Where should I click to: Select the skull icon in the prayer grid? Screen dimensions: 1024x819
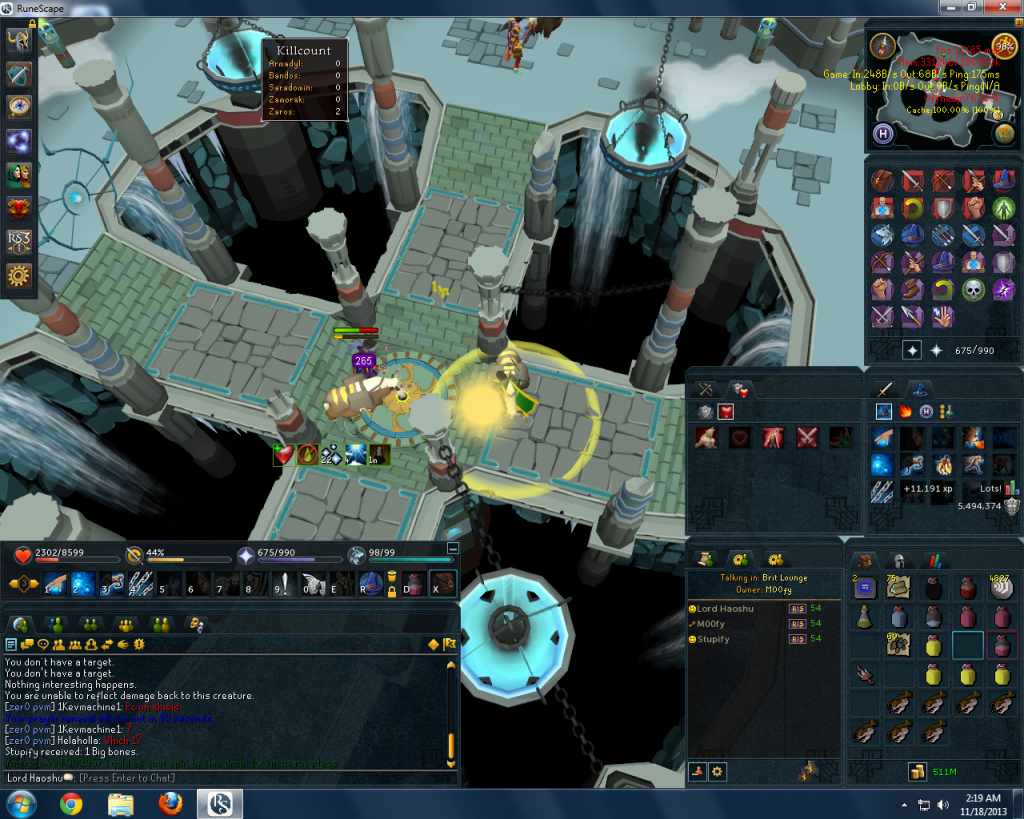click(973, 290)
